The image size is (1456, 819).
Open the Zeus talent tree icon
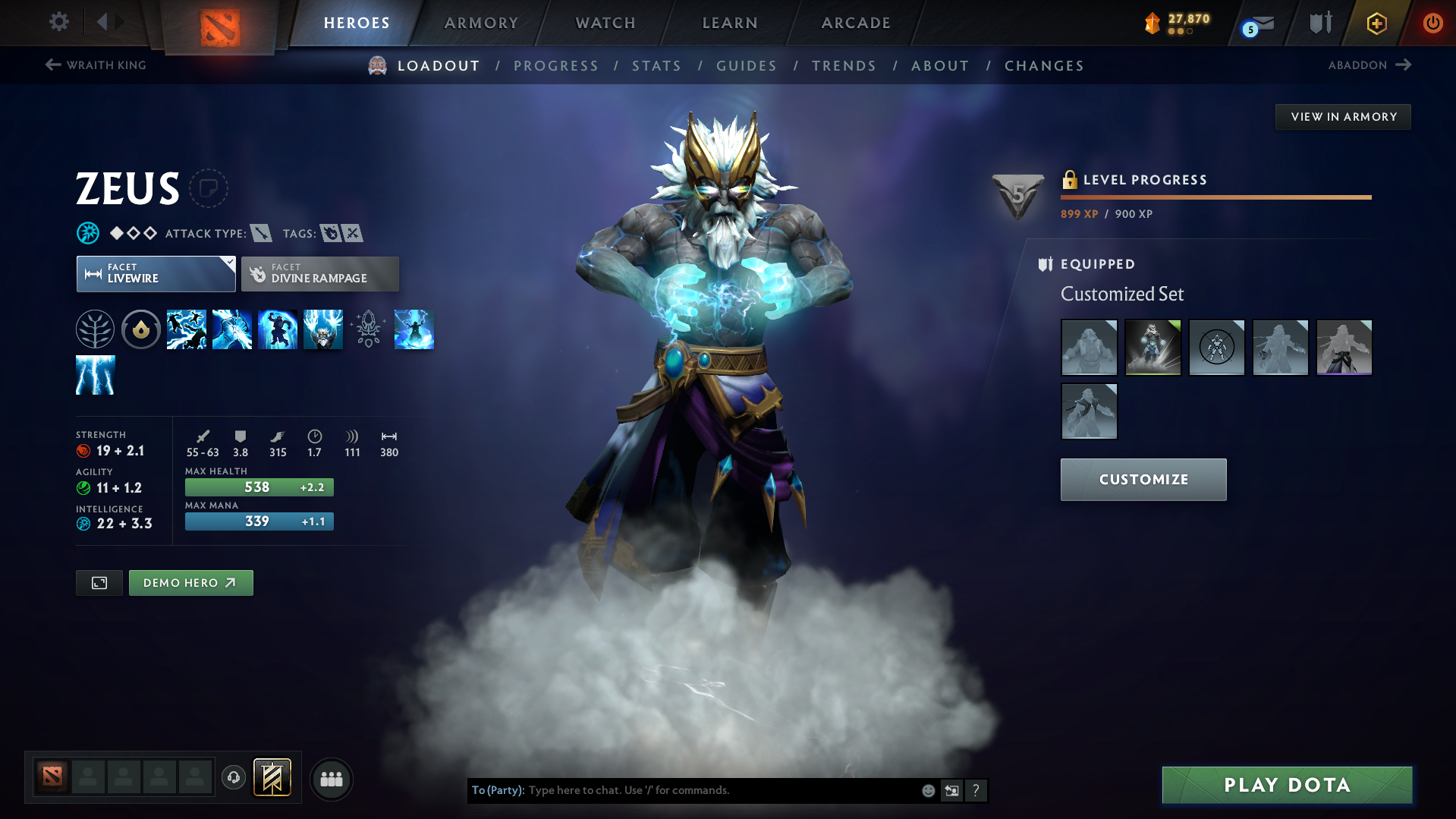tap(95, 329)
